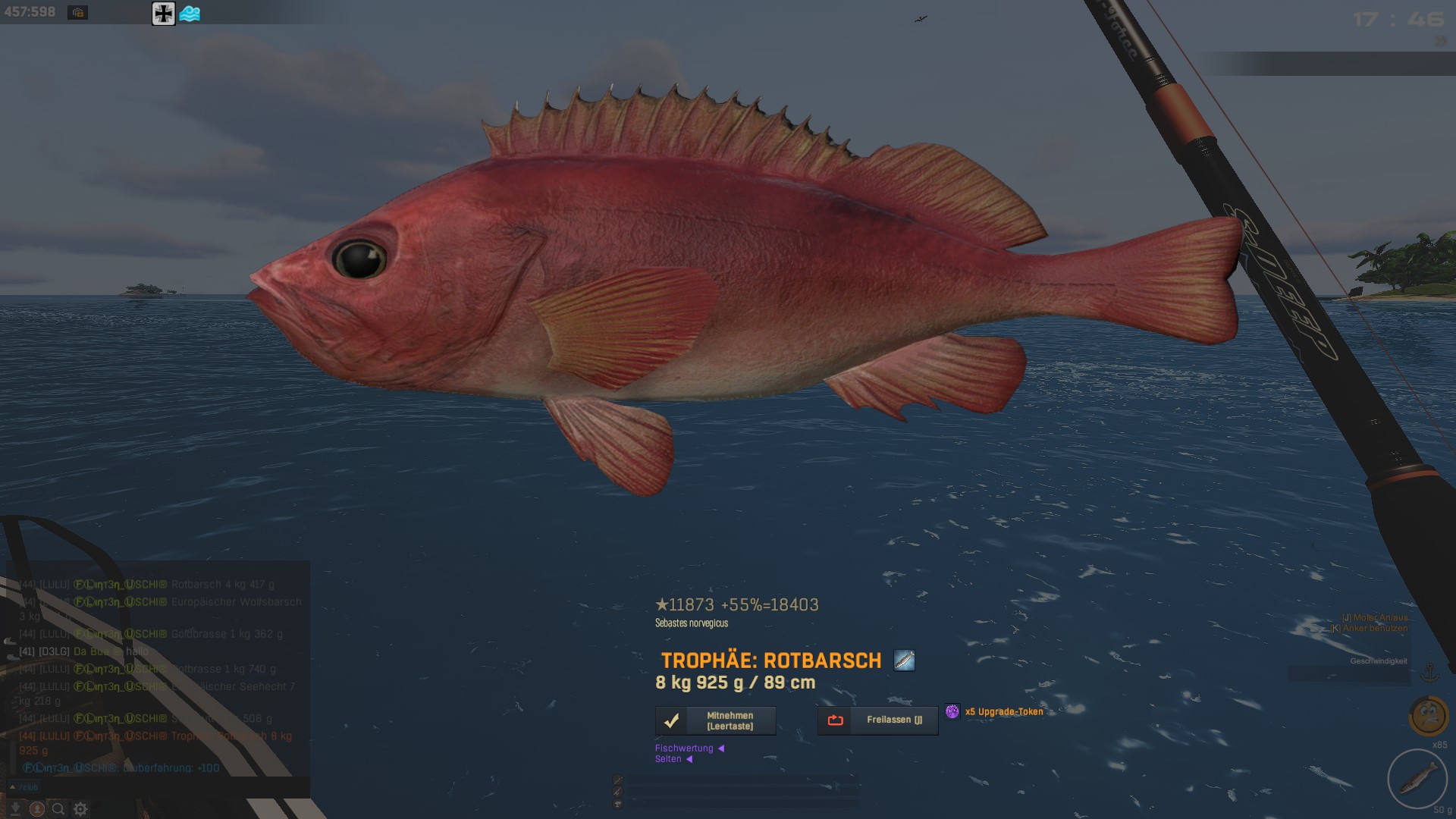The width and height of the screenshot is (1456, 819).
Task: Select the x5 Upgrade-Token reward icon
Action: (x=952, y=711)
